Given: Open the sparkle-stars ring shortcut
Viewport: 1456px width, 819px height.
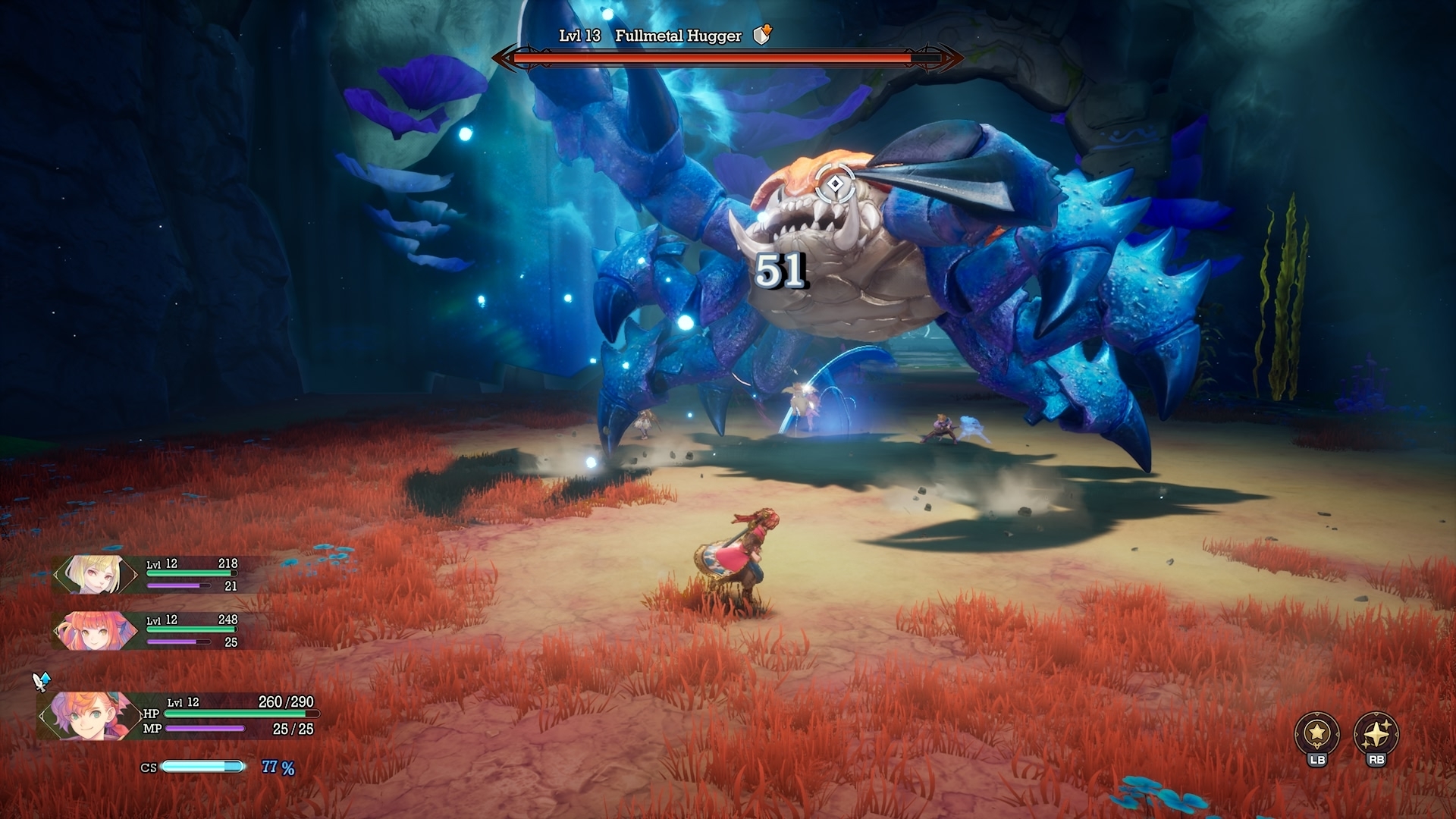Looking at the screenshot, I should coord(1376,733).
